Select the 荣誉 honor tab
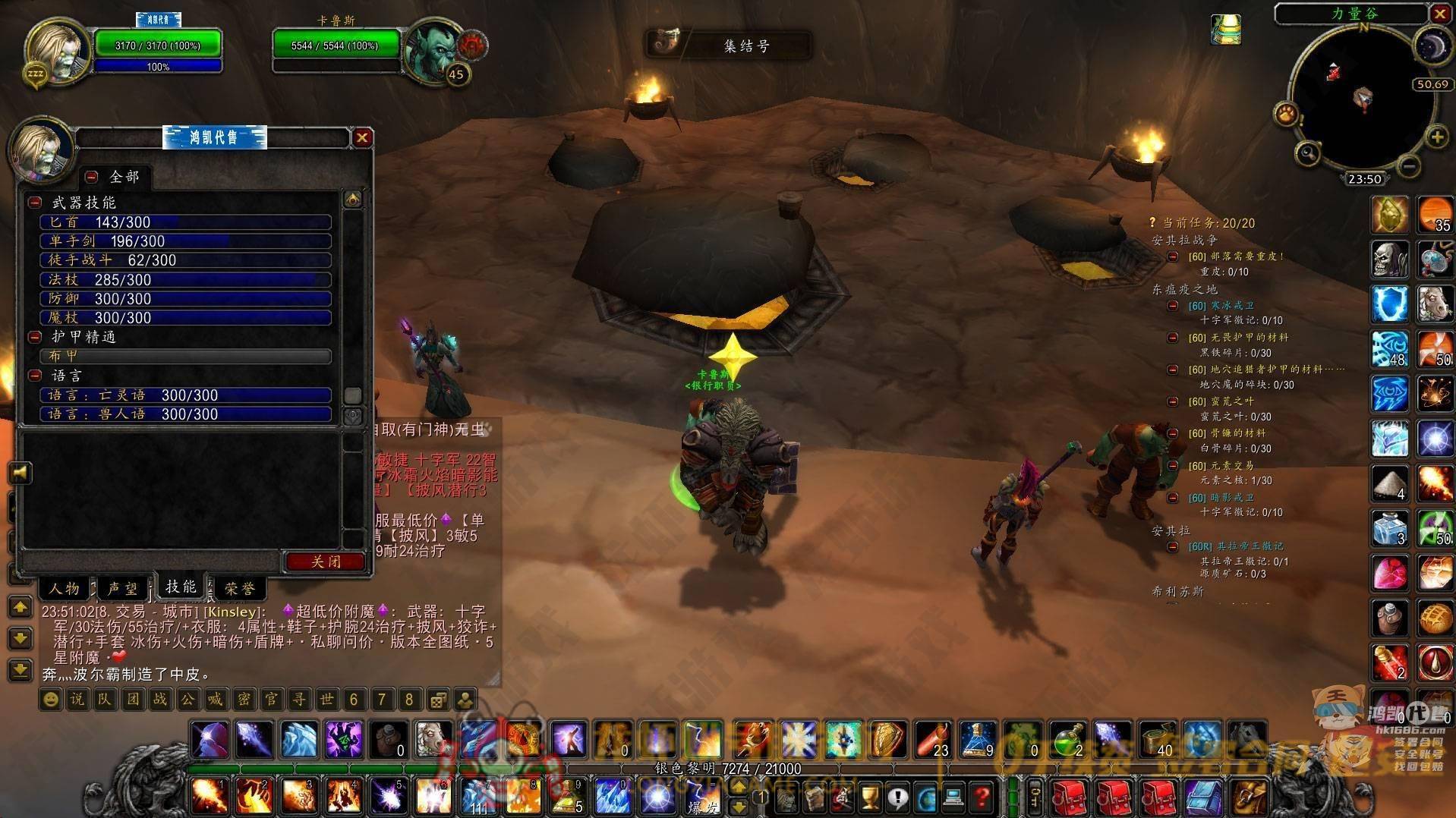The image size is (1456, 818). [x=239, y=588]
